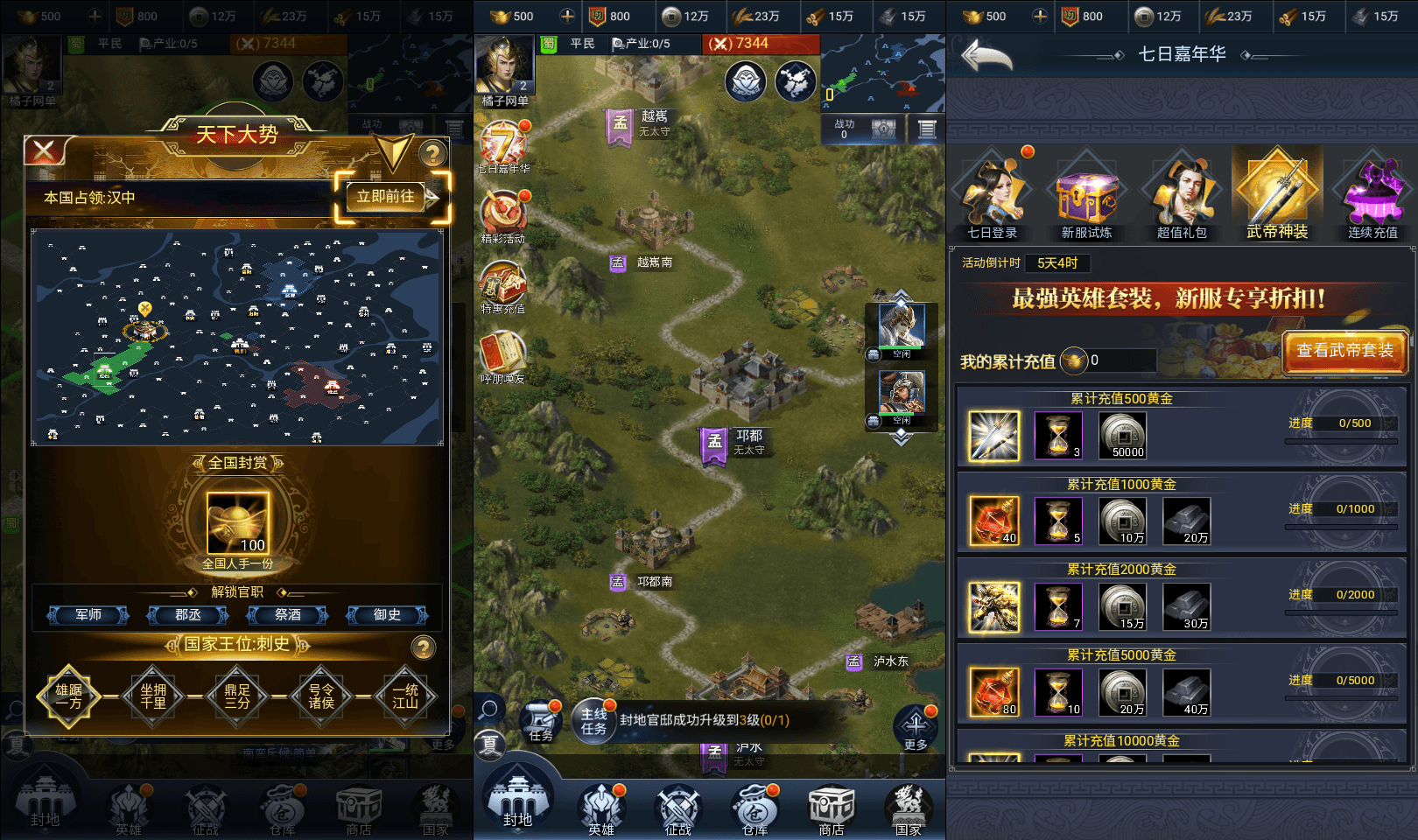Image resolution: width=1418 pixels, height=840 pixels.
Task: Open the 主线任务 quest tracker
Action: coord(594,721)
